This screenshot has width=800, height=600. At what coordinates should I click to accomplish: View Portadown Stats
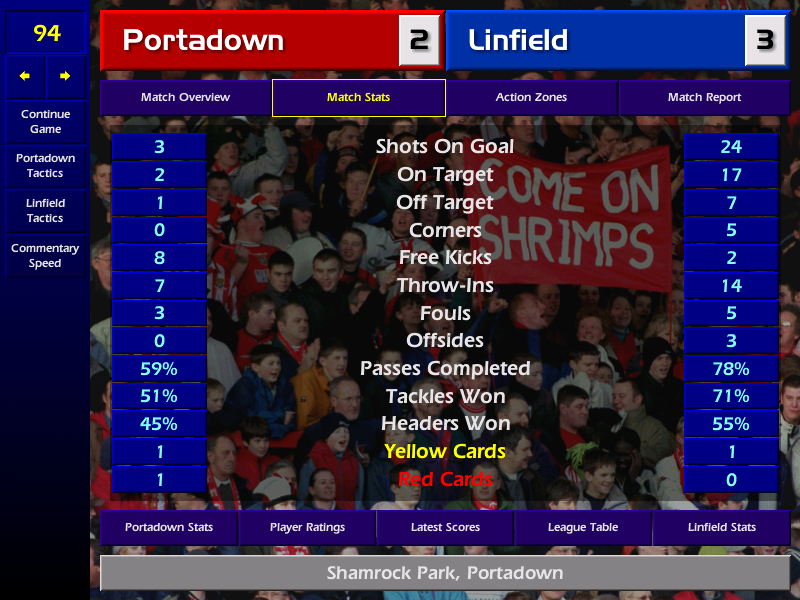tap(168, 527)
